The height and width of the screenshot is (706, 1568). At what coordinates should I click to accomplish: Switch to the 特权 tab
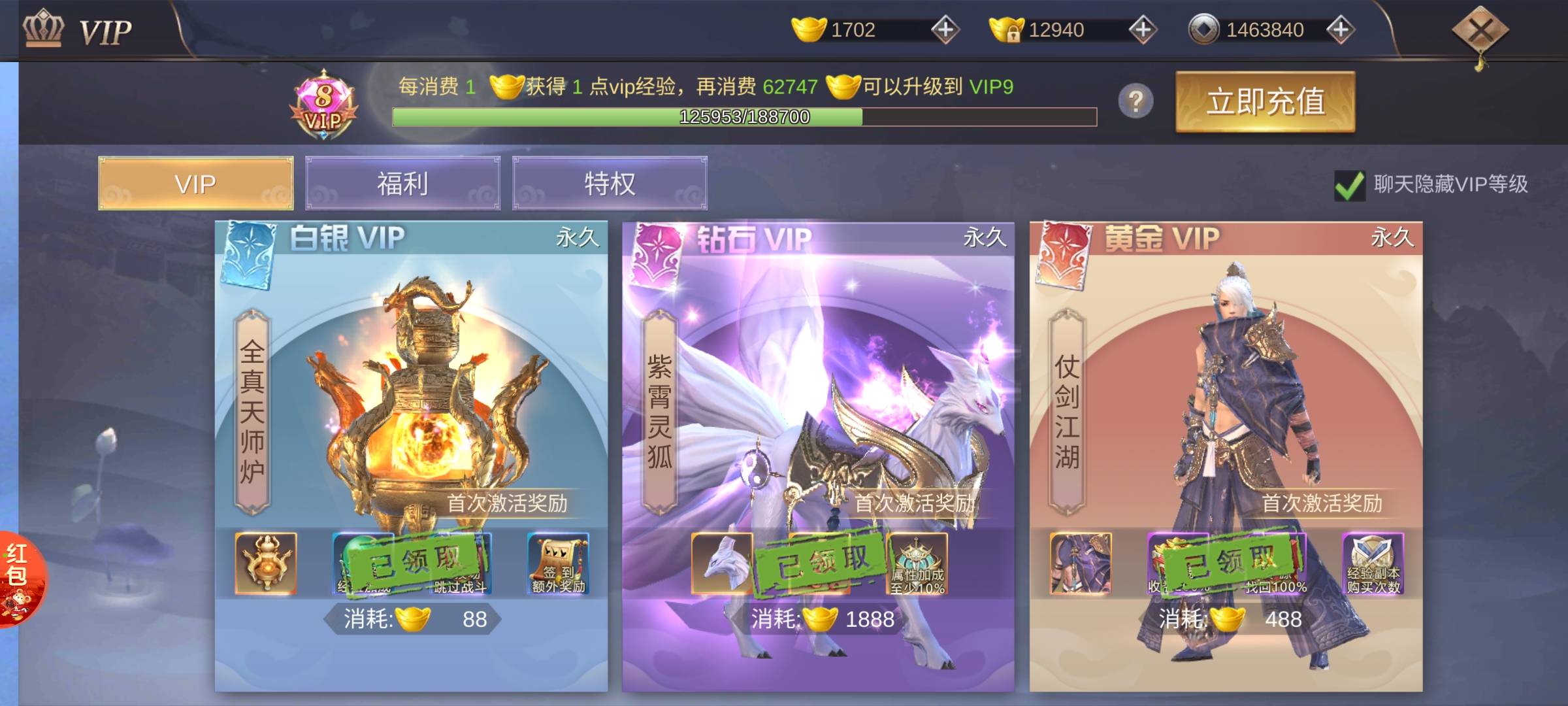point(610,184)
